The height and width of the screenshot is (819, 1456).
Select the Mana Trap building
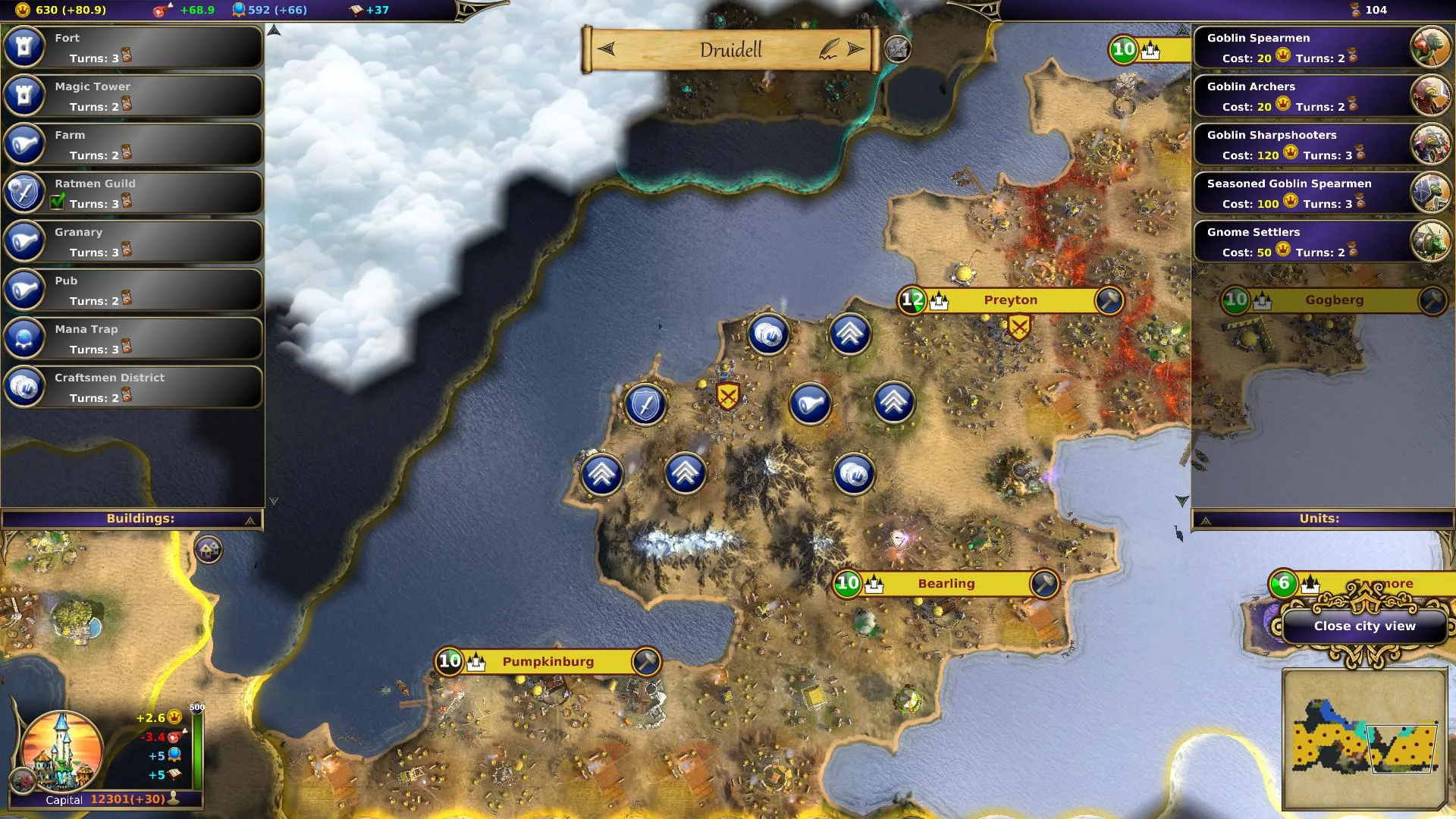[133, 338]
